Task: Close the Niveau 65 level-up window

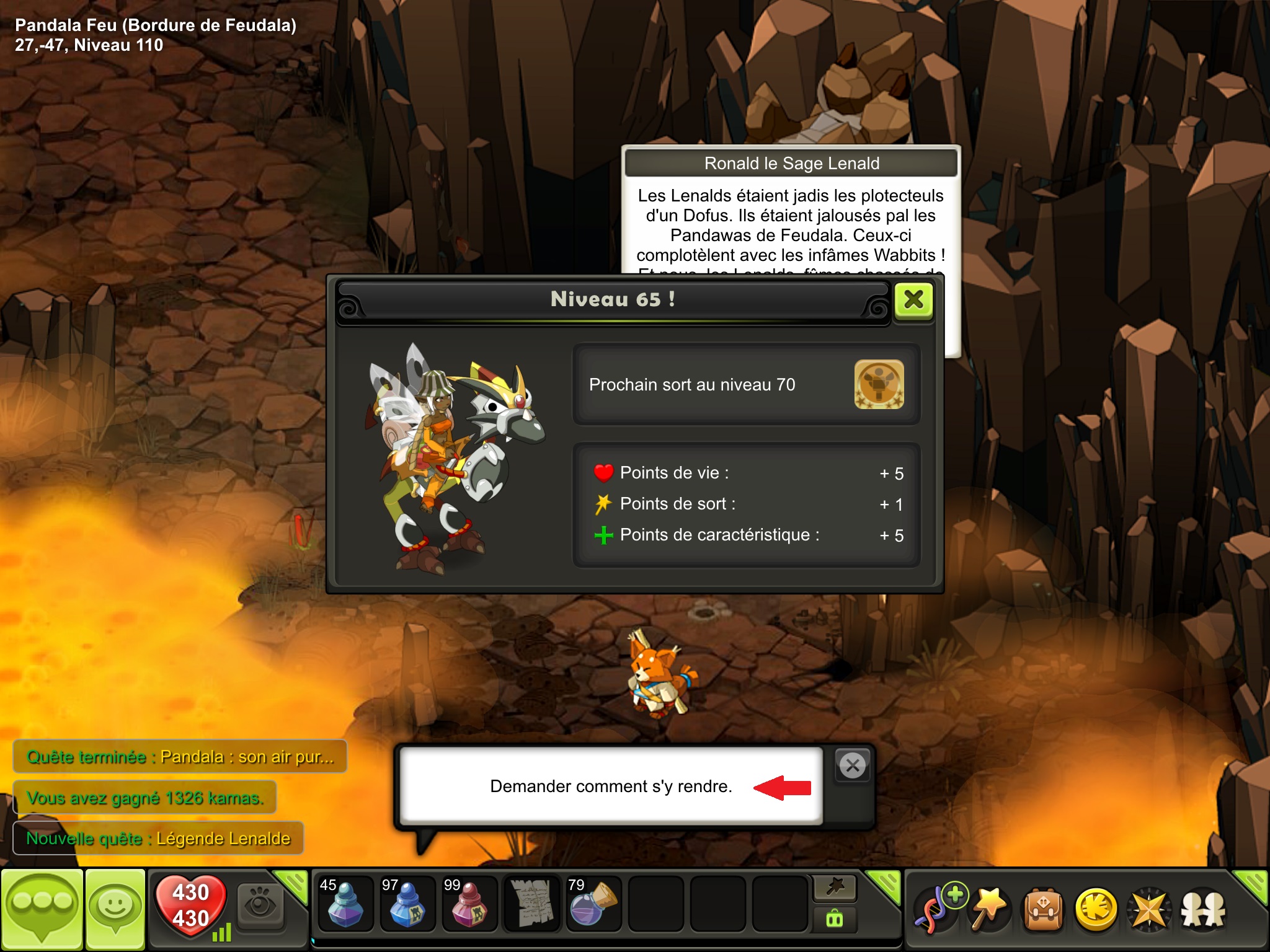Action: point(913,301)
